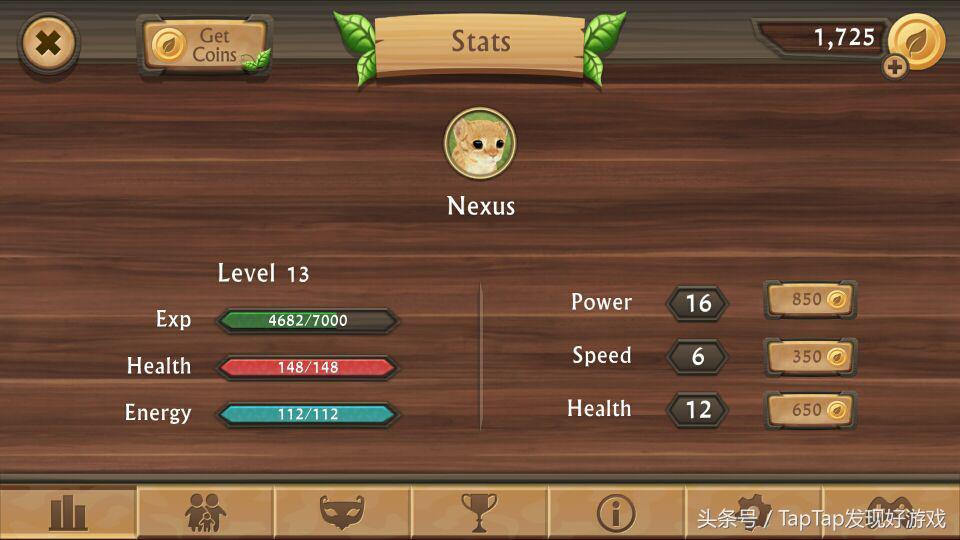
Task: Open the Get Coins shop
Action: coord(205,45)
